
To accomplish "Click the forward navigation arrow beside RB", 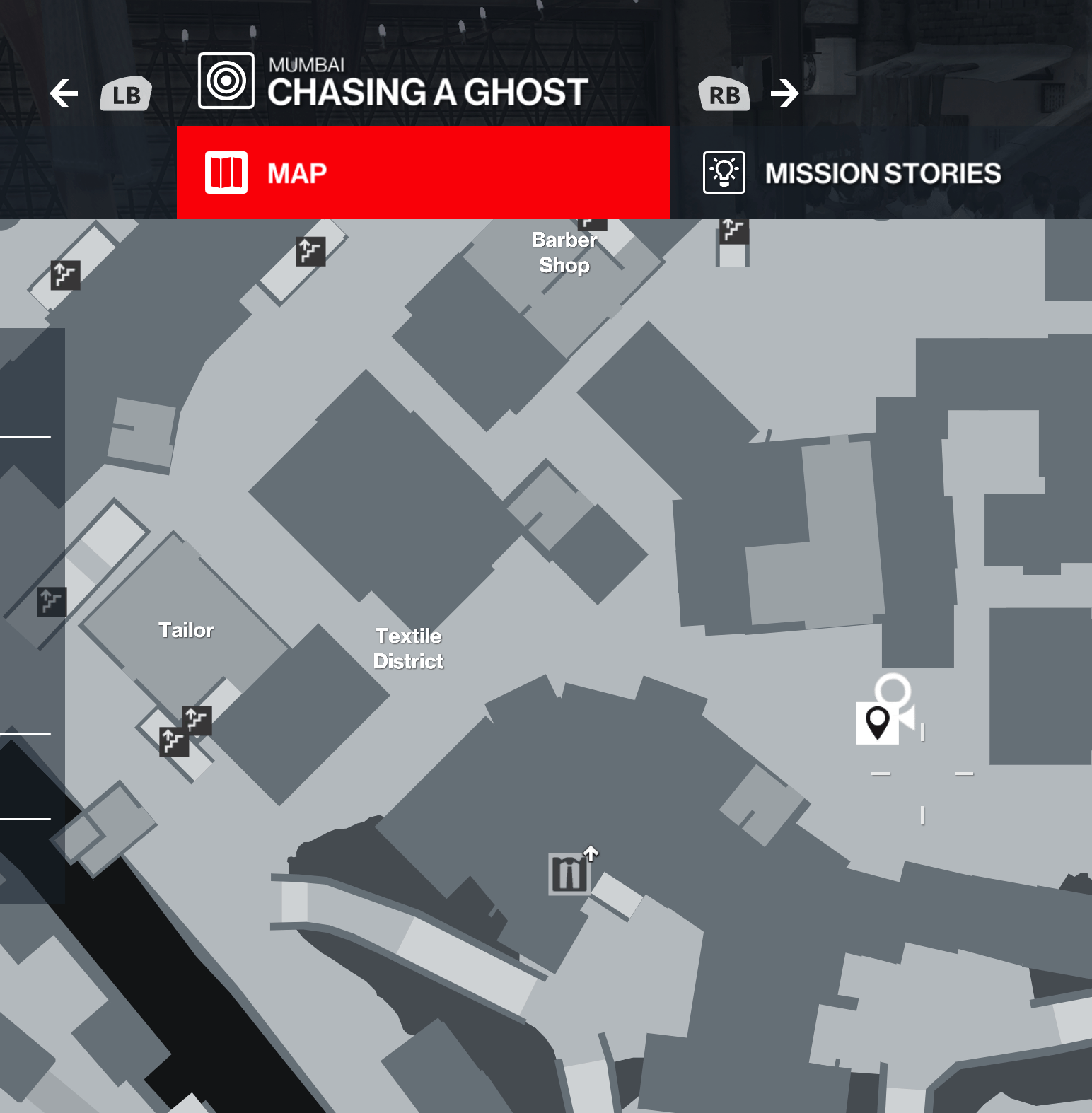I will coord(785,93).
